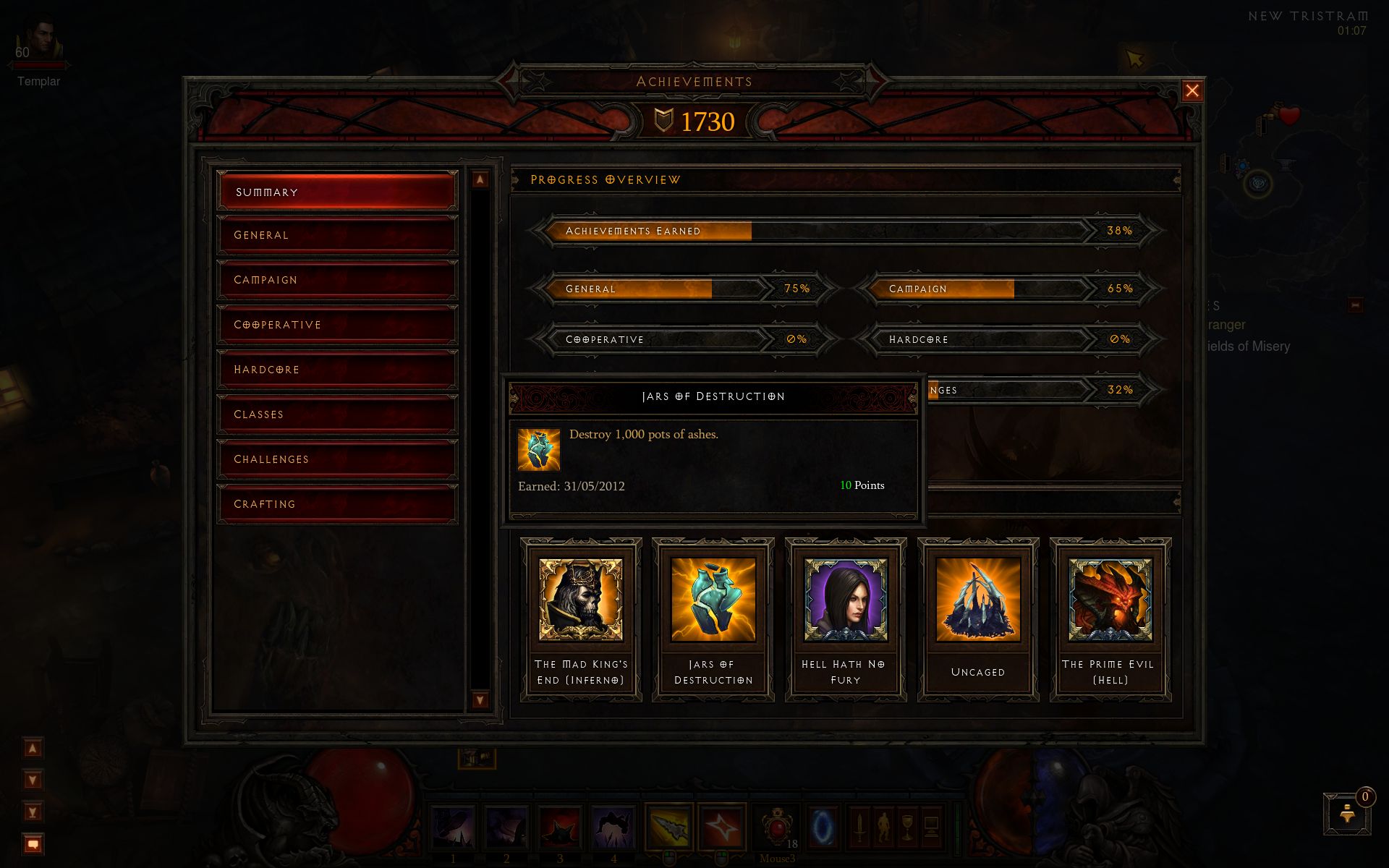Image resolution: width=1389 pixels, height=868 pixels.
Task: Click the category list scroll-down arrow
Action: (x=480, y=699)
